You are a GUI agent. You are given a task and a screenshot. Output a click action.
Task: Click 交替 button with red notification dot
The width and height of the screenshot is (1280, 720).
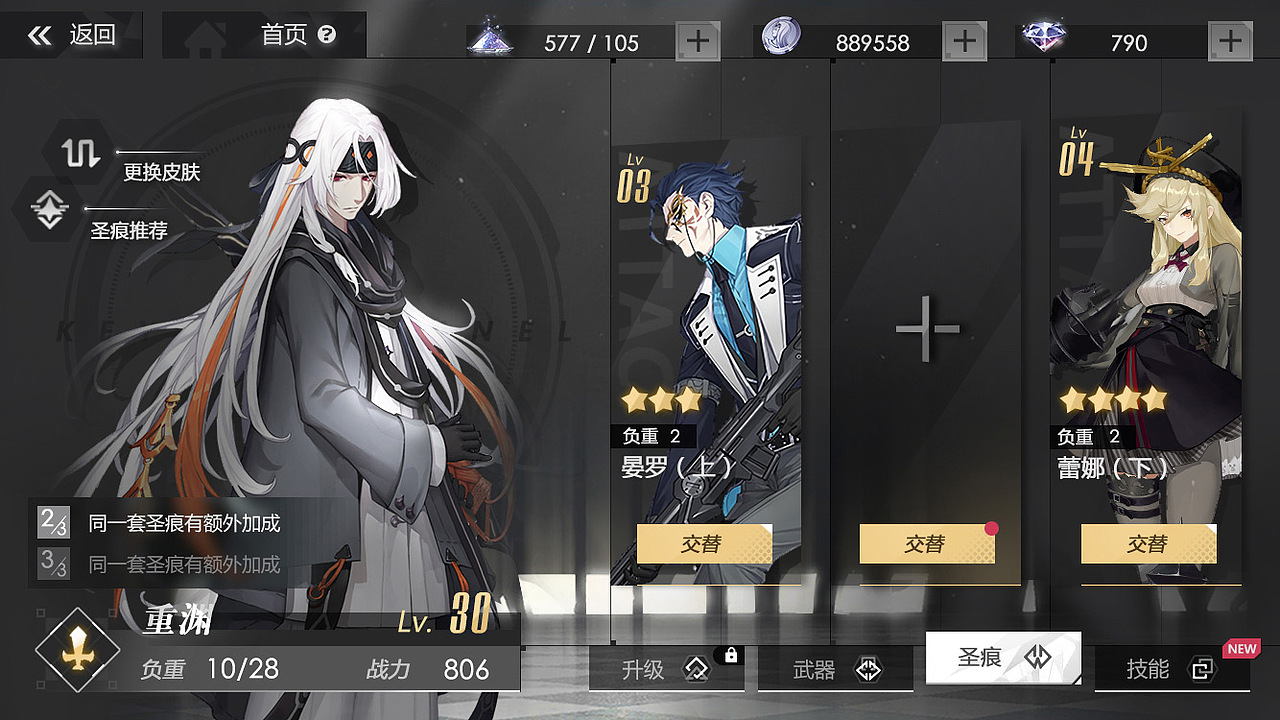(x=928, y=544)
